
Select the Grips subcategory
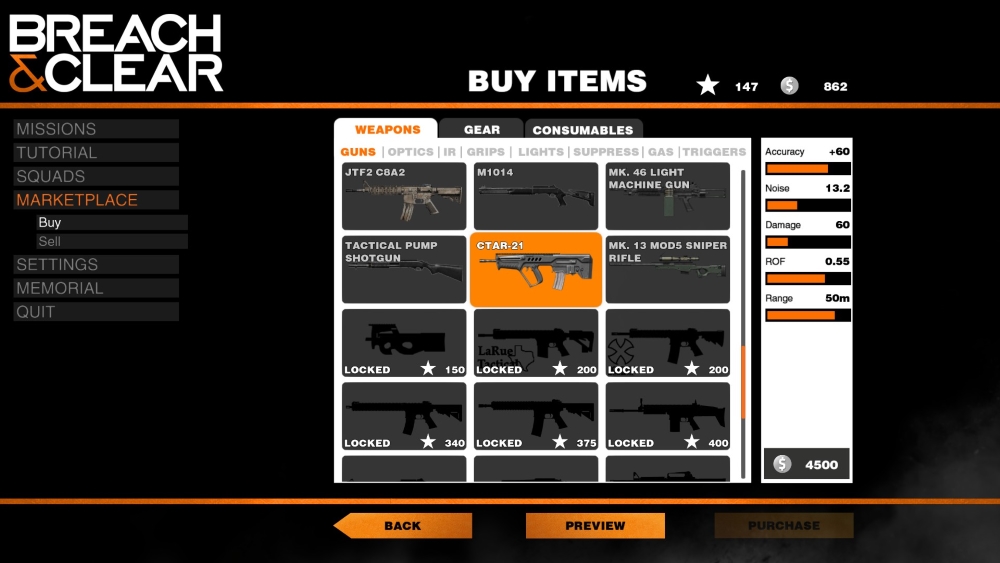tap(486, 152)
